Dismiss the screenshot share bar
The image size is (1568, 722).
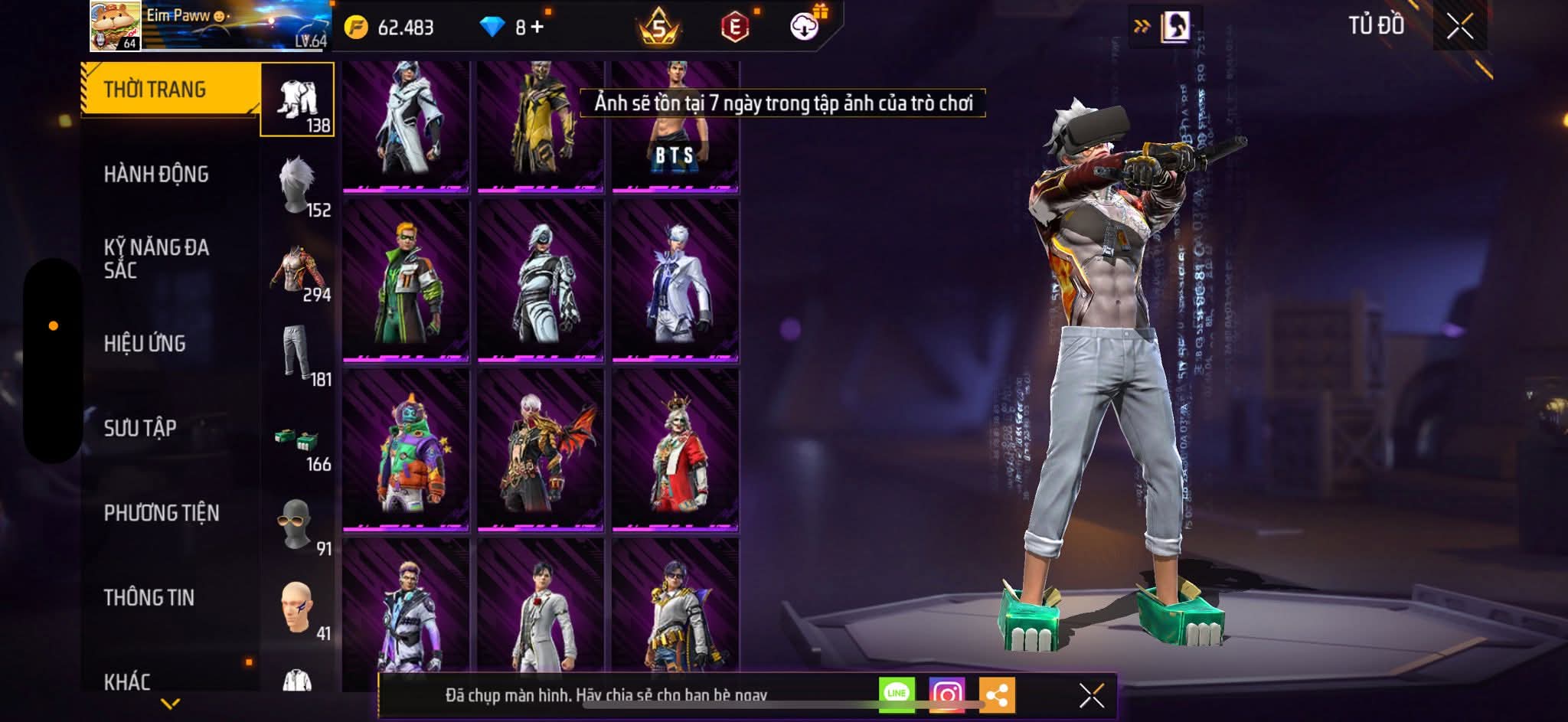click(x=1091, y=695)
